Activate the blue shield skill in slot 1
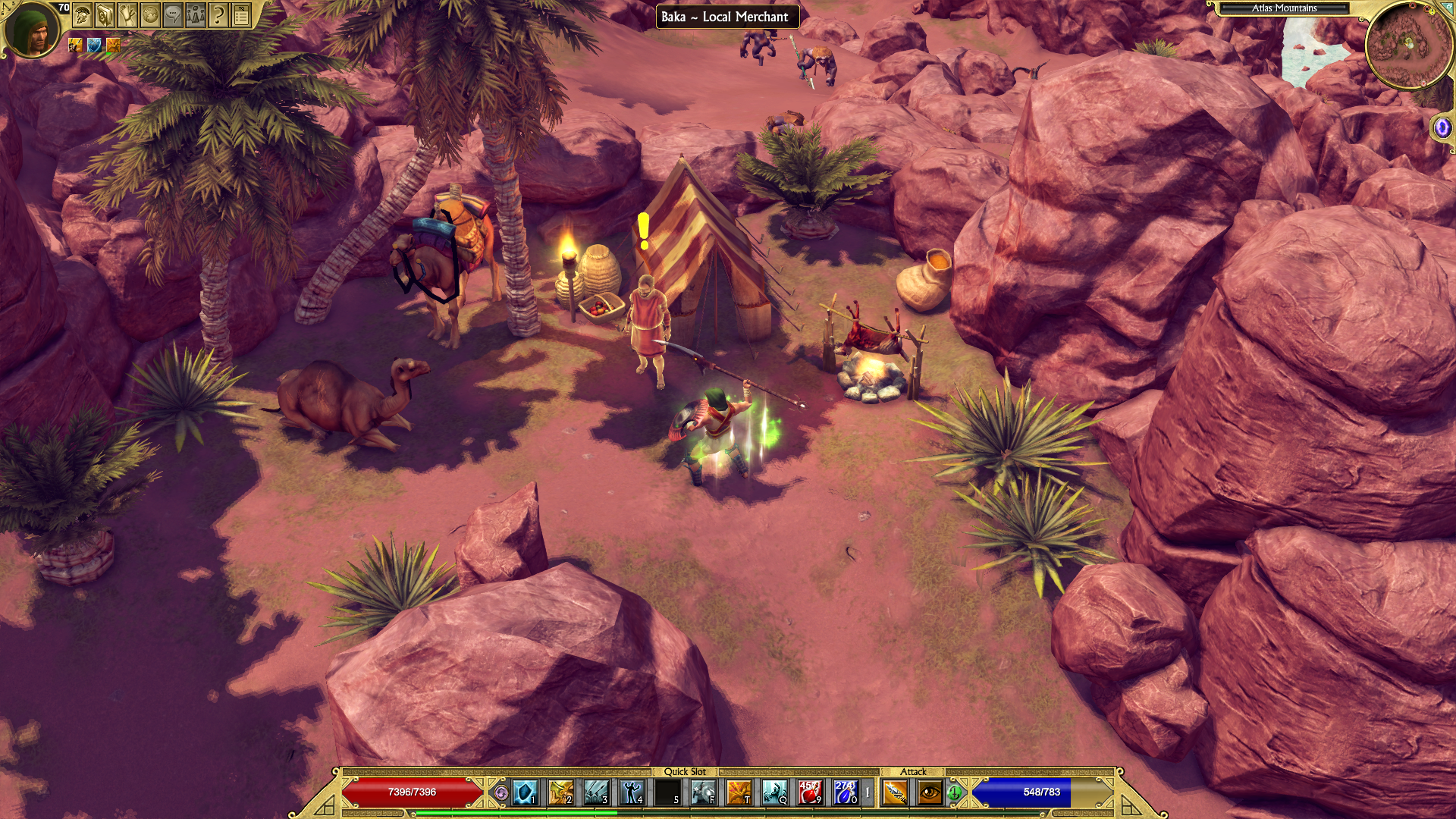This screenshot has width=1456, height=819. coord(525,792)
